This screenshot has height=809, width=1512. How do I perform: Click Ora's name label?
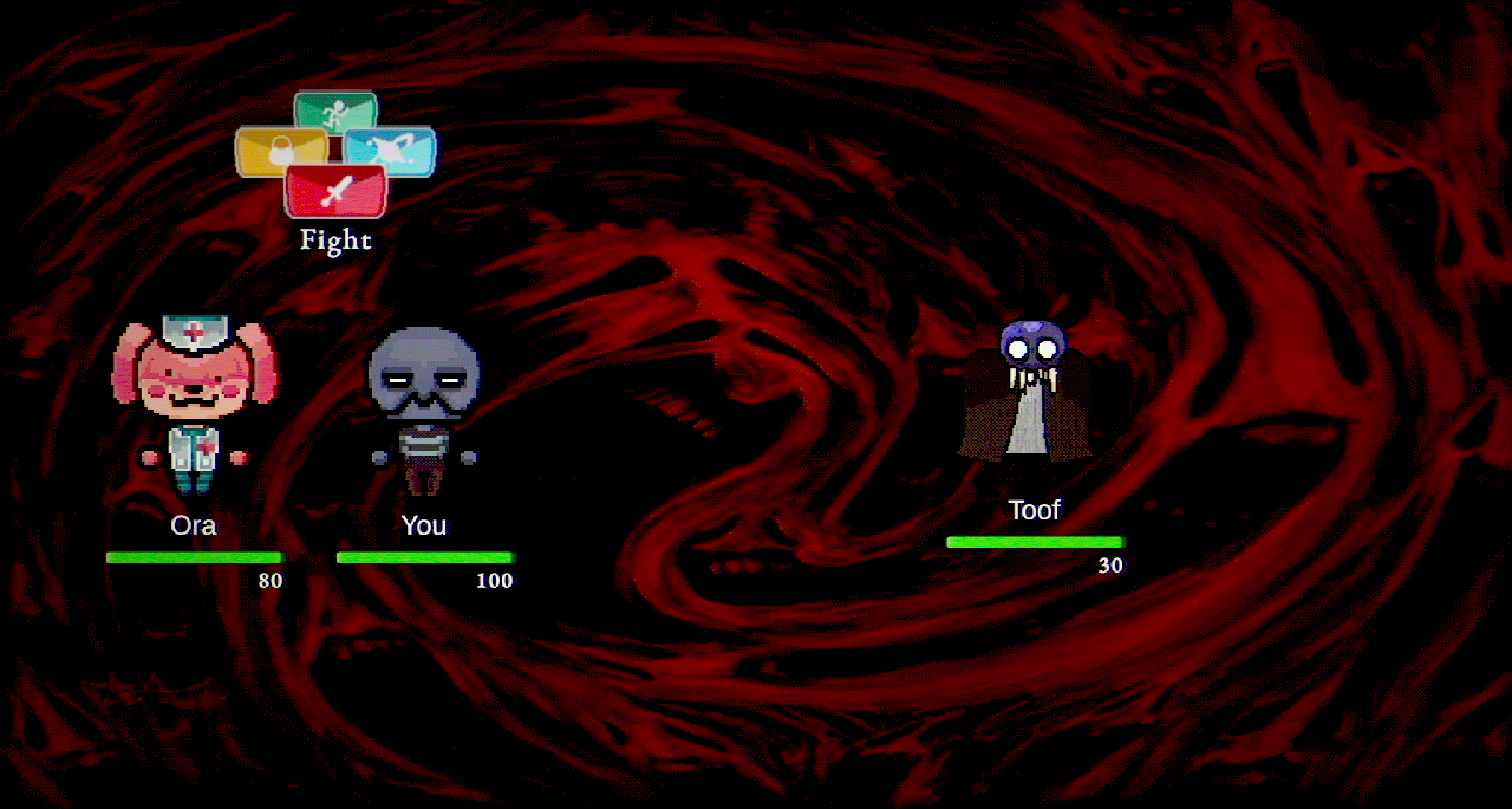point(194,526)
